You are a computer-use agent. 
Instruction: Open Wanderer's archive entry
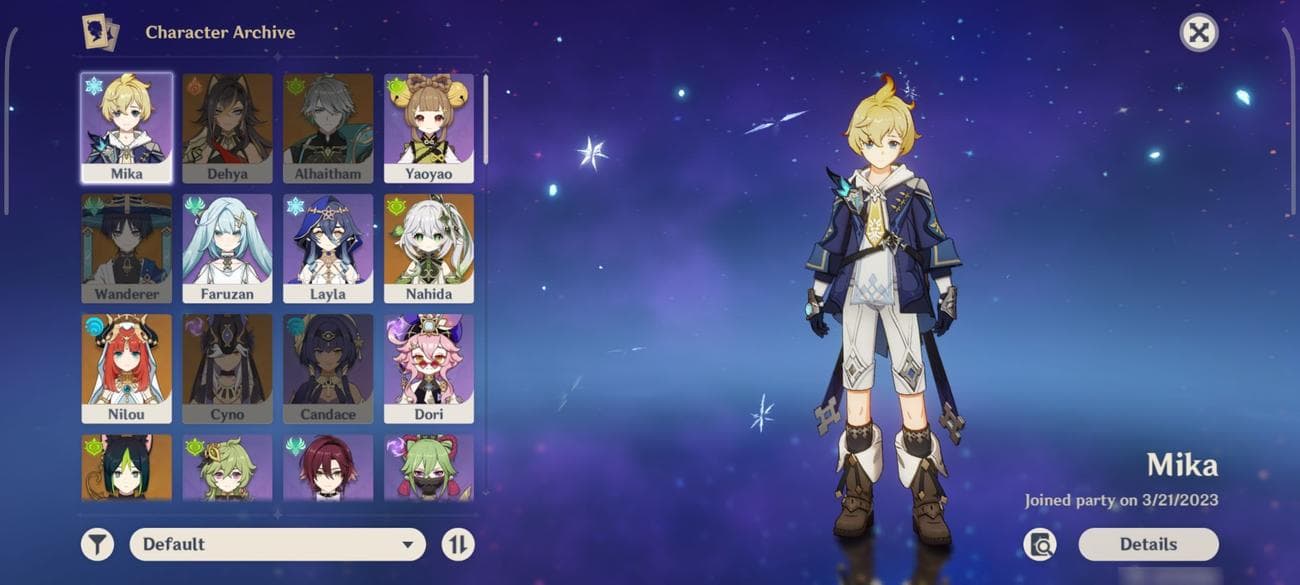[126, 248]
